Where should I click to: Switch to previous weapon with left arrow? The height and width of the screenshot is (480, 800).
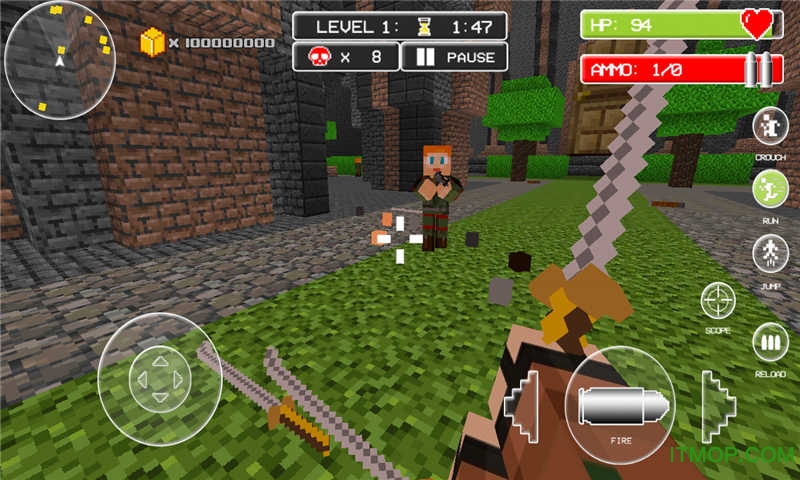pyautogui.click(x=524, y=407)
